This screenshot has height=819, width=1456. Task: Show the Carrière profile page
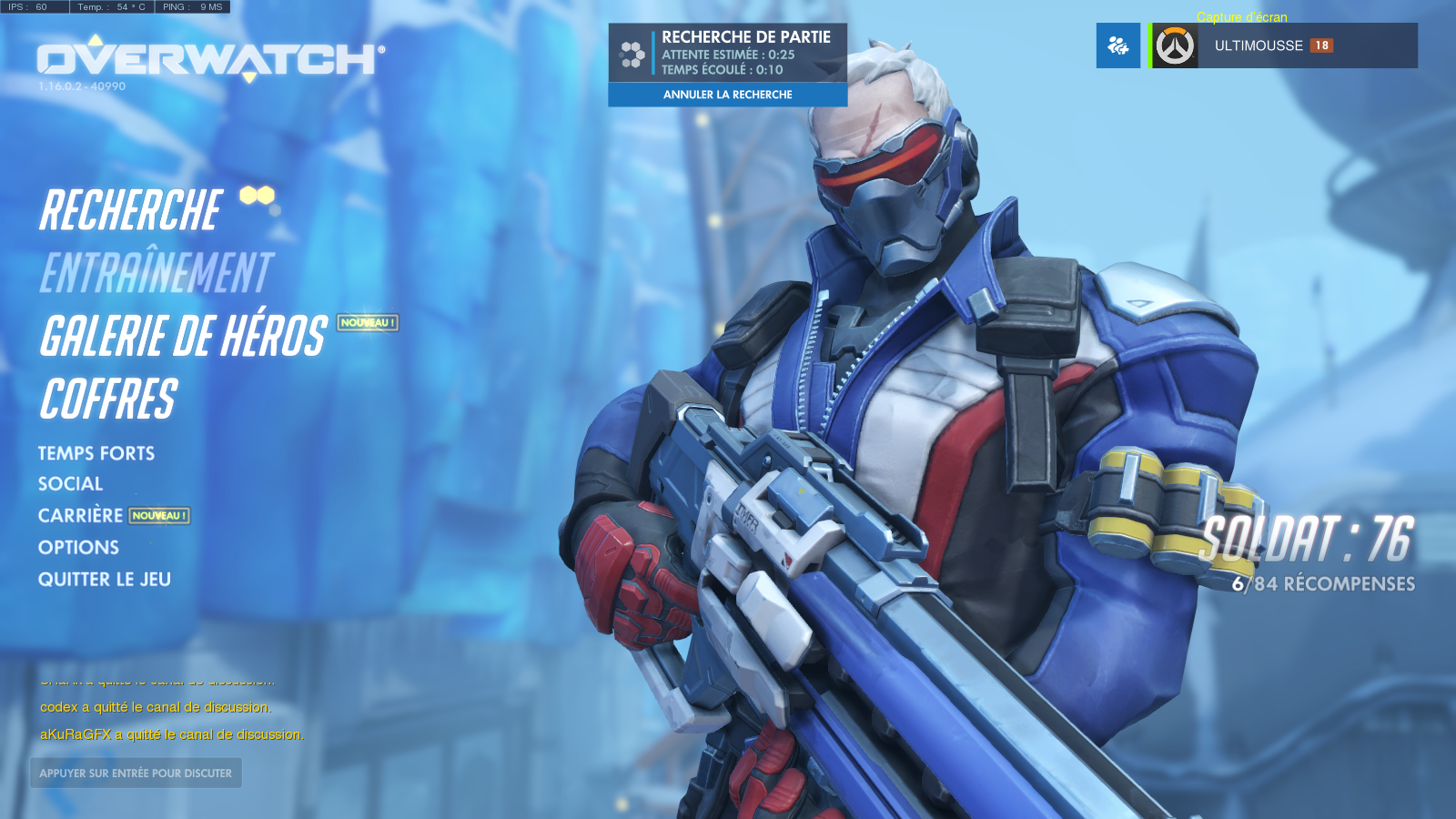[80, 516]
